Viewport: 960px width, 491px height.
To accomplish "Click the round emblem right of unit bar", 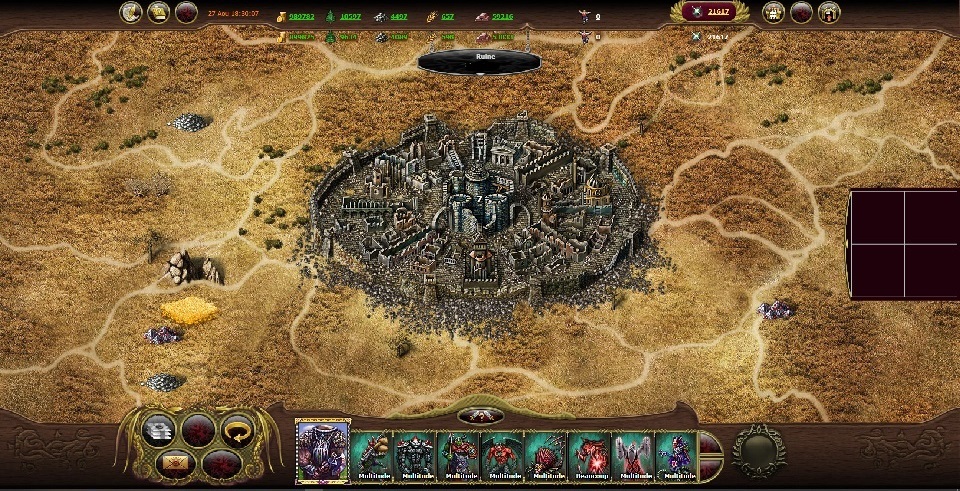I will (758, 450).
